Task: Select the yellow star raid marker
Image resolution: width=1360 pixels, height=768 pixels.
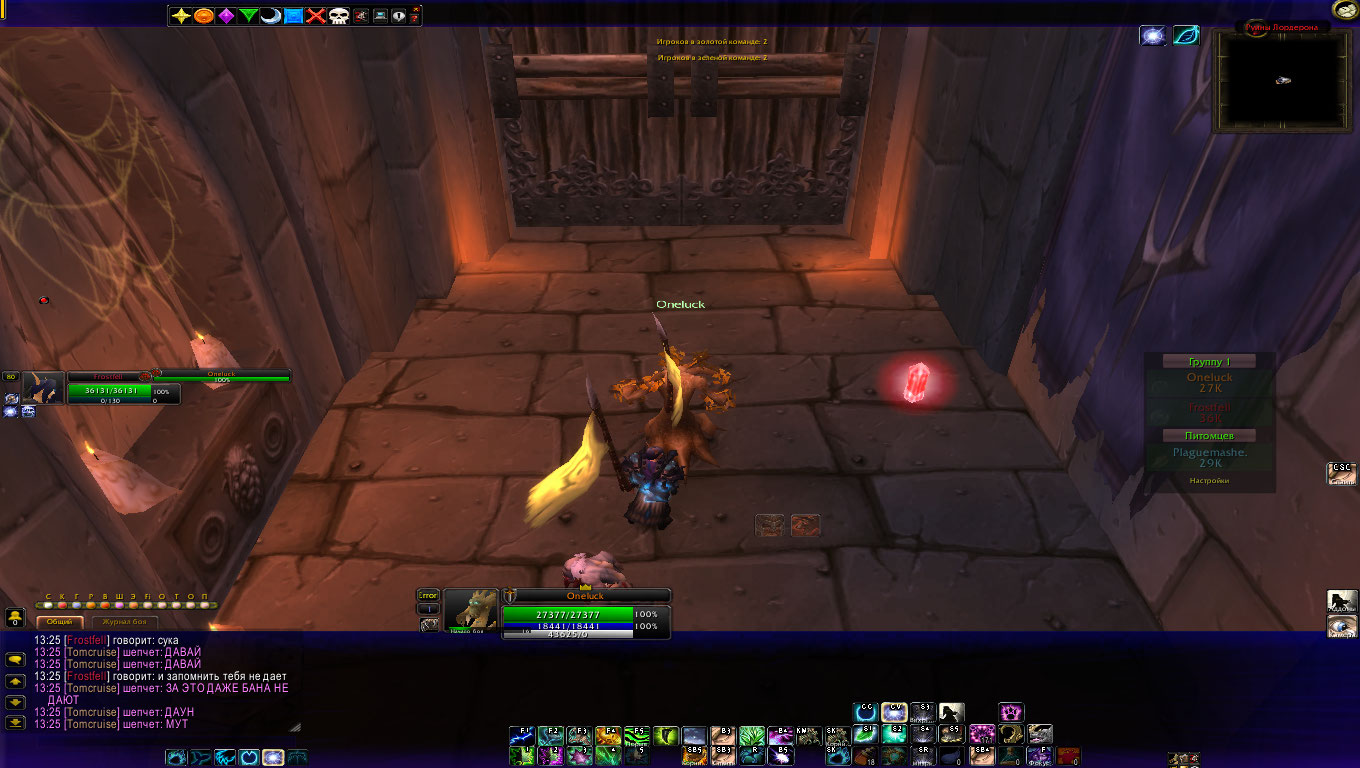Action: [x=181, y=16]
